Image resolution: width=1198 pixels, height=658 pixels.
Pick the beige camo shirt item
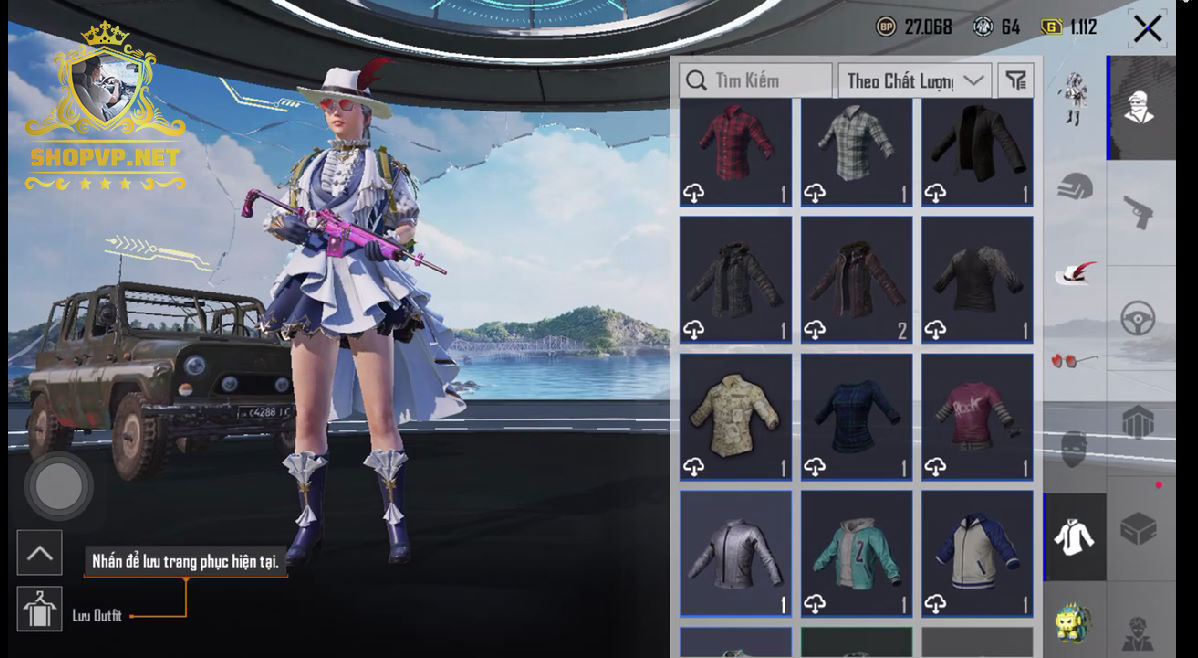pos(736,416)
